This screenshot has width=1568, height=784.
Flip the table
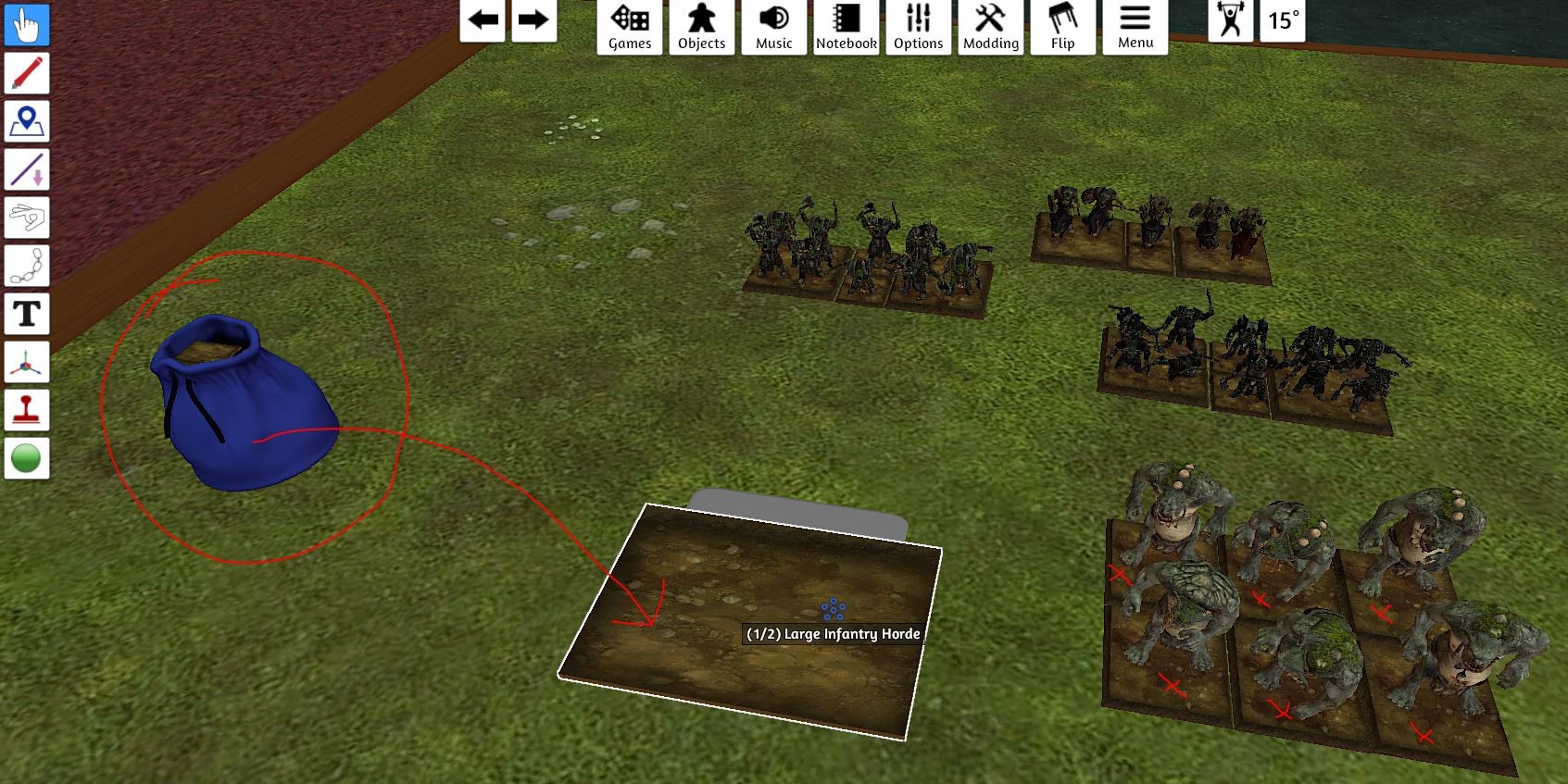pos(1062,25)
